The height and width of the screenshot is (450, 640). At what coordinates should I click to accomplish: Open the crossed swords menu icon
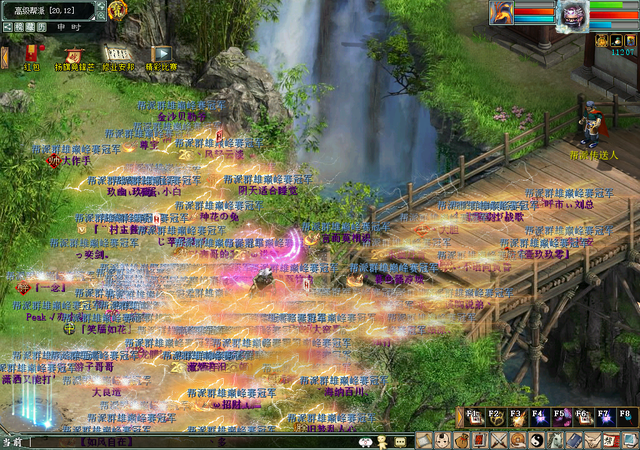(500, 440)
